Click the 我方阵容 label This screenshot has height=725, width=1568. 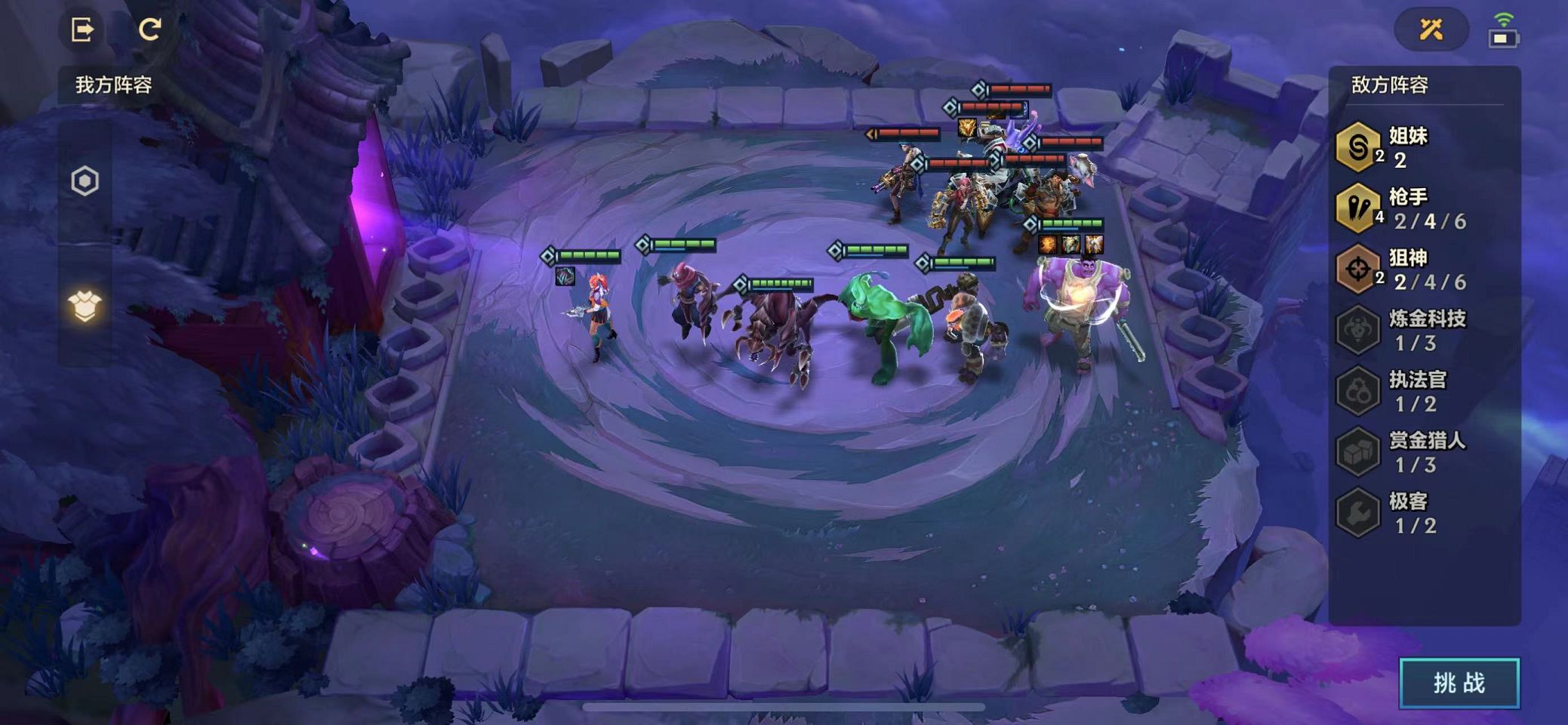pyautogui.click(x=113, y=85)
